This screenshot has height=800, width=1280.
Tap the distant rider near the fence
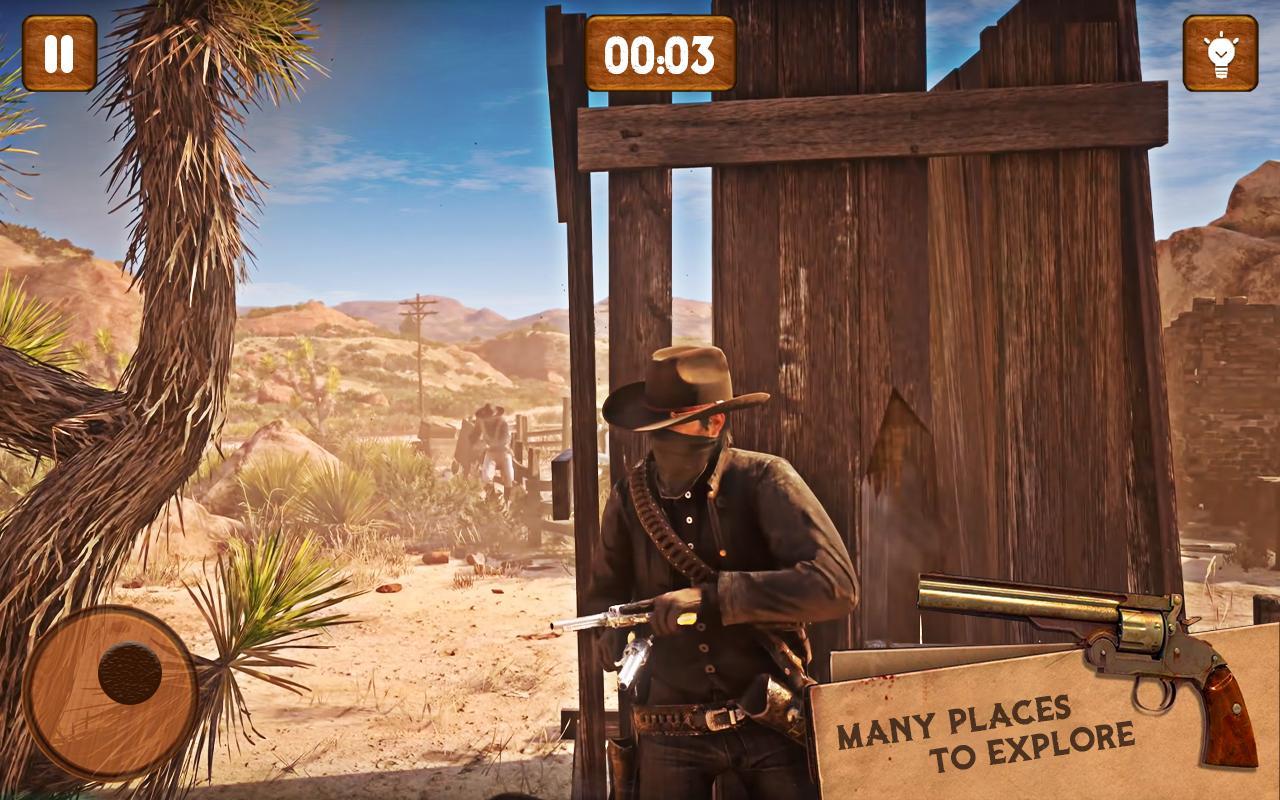click(490, 440)
